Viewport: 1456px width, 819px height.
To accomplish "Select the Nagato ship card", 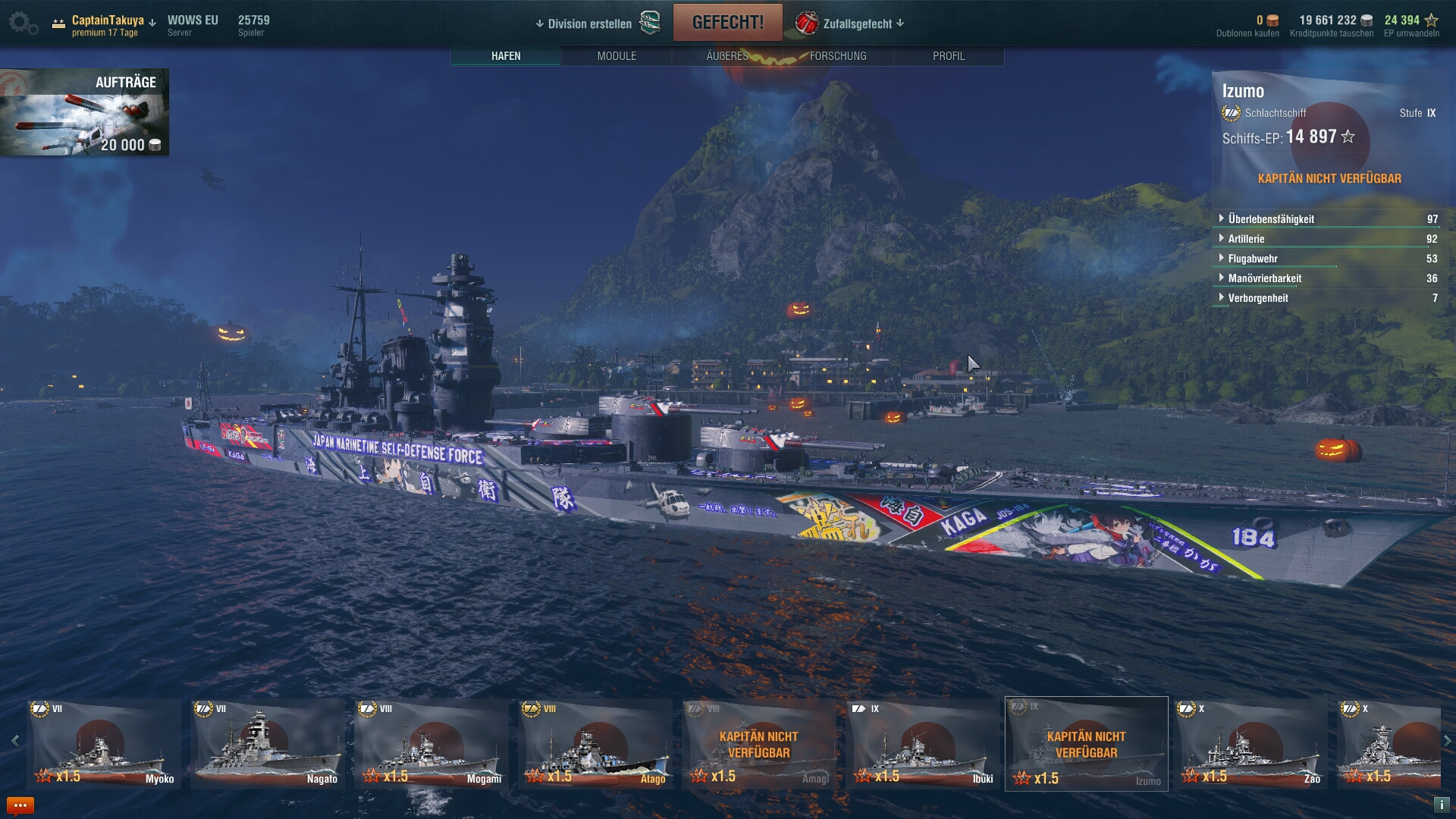I will click(268, 744).
